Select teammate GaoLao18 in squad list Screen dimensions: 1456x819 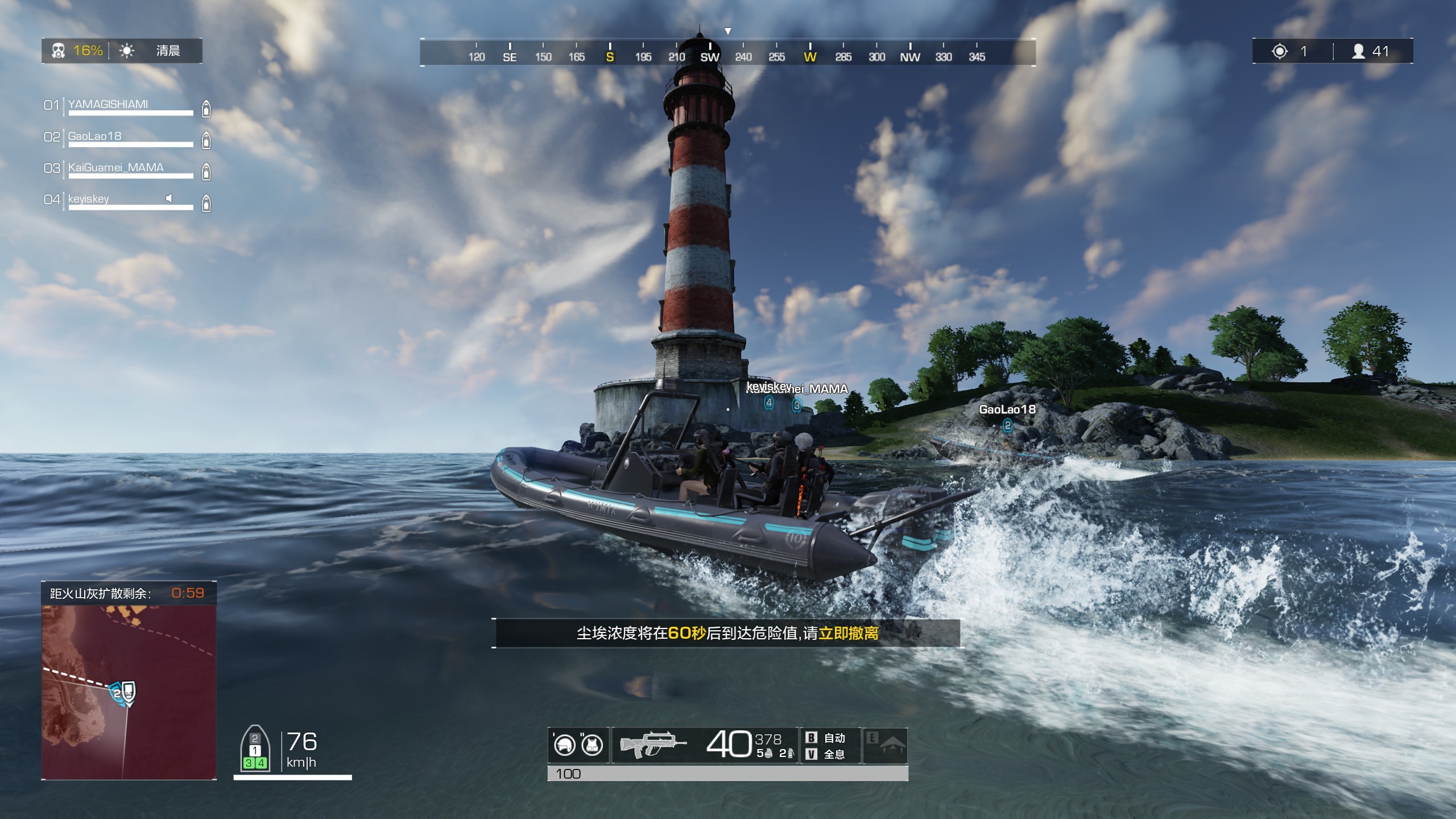point(95,136)
